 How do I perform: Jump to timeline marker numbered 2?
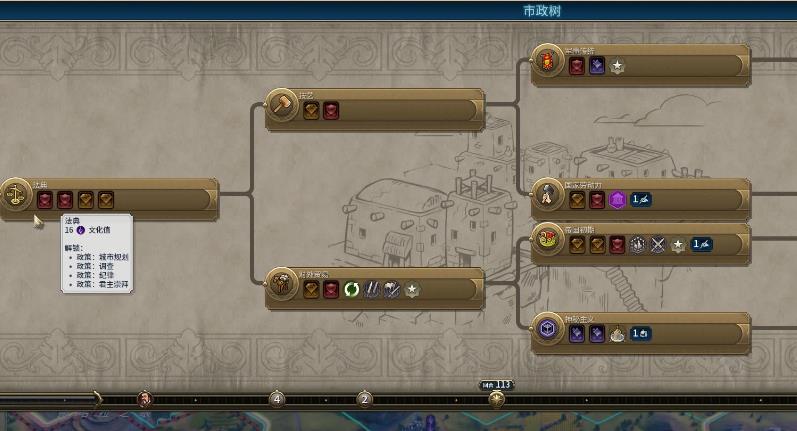[364, 399]
